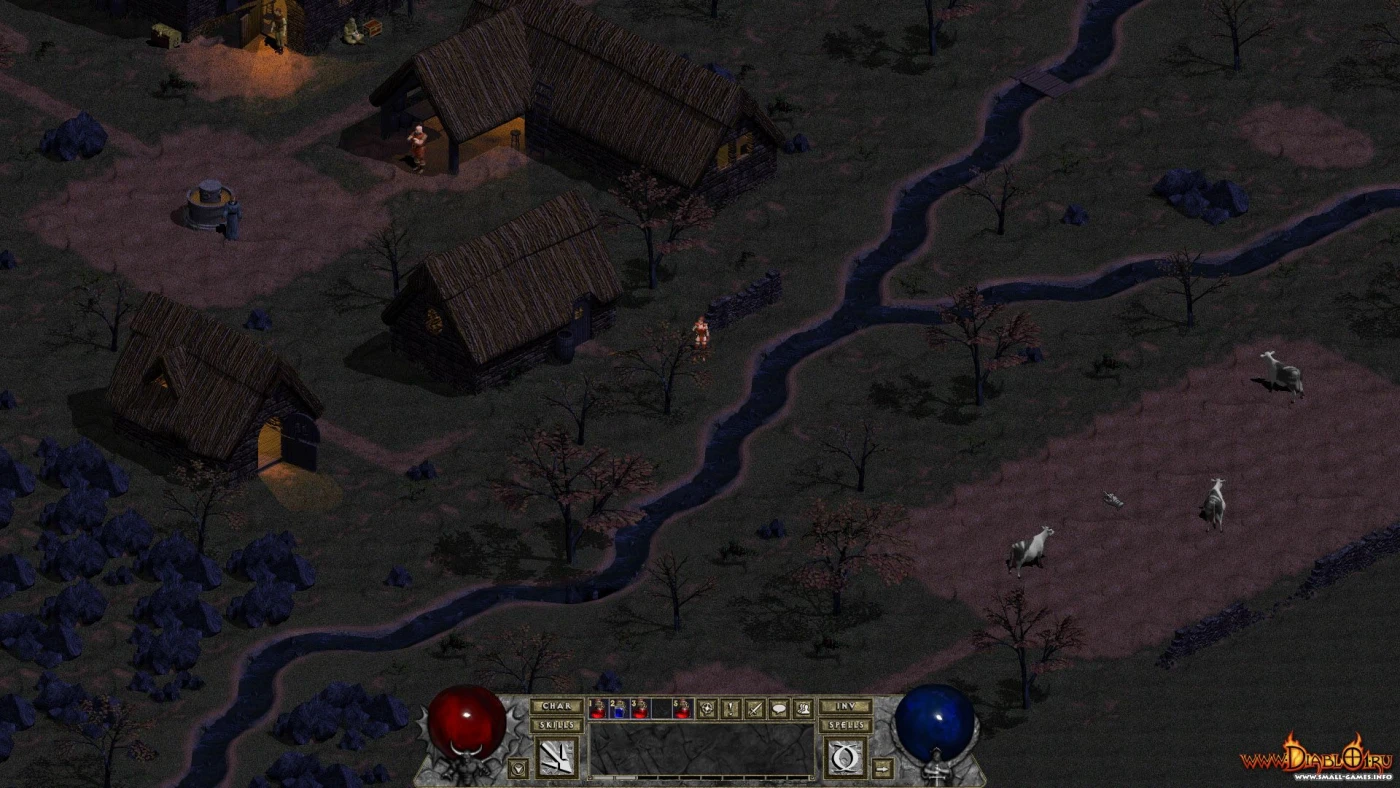Open chat with the speech bubble icon

tap(779, 709)
